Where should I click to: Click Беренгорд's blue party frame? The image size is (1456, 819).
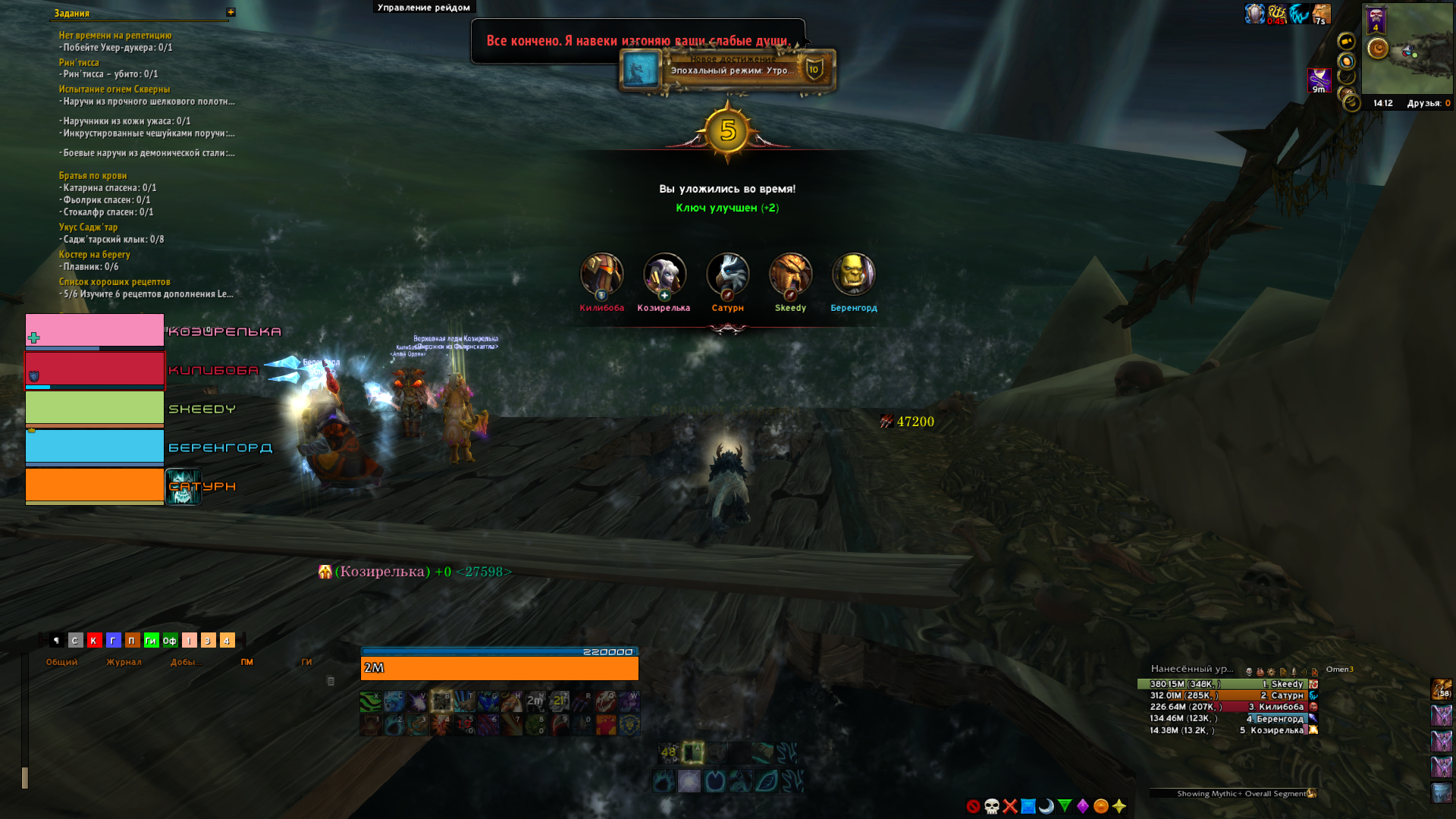click(95, 447)
